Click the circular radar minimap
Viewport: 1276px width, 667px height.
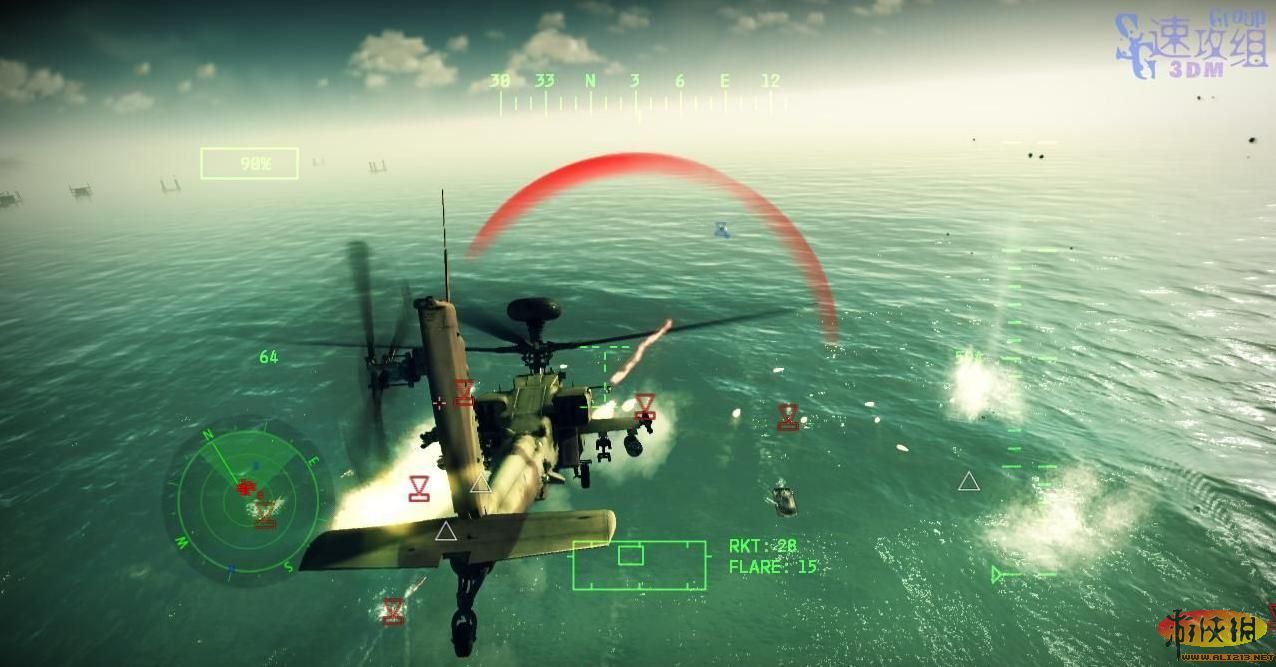click(248, 499)
